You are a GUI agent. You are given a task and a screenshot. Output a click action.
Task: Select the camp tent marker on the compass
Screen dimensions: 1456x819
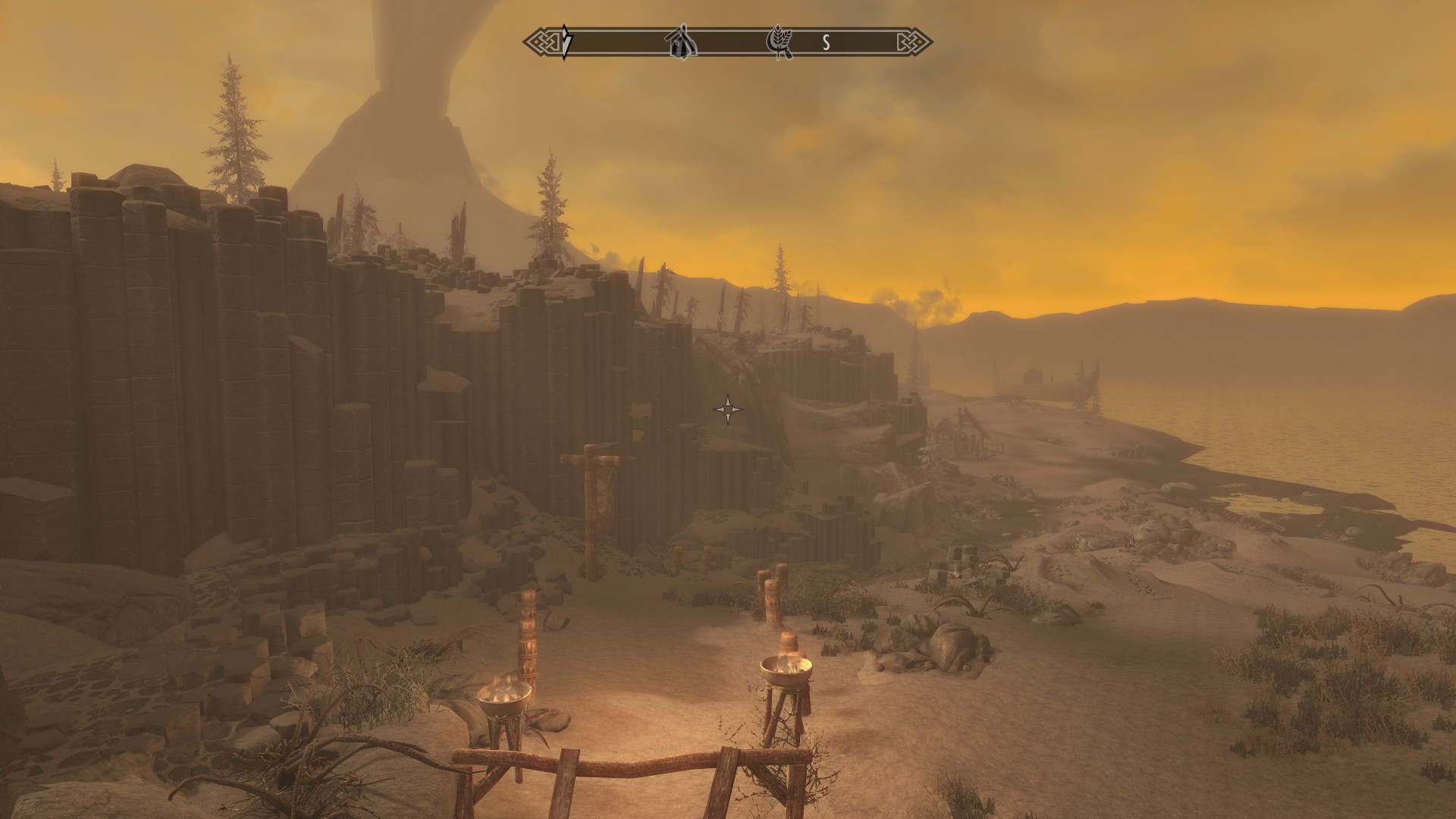click(x=681, y=42)
